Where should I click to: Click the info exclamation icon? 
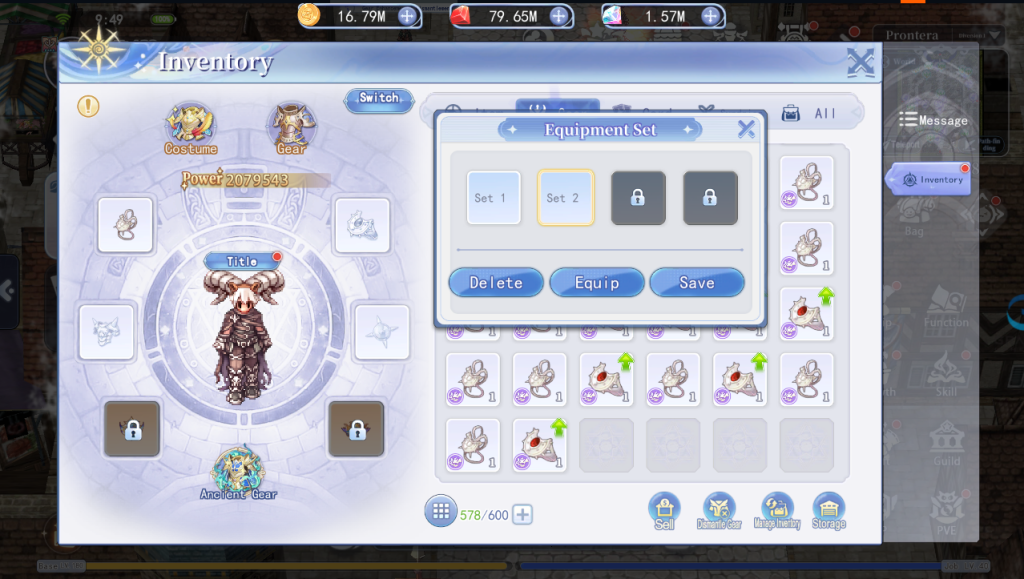(89, 105)
